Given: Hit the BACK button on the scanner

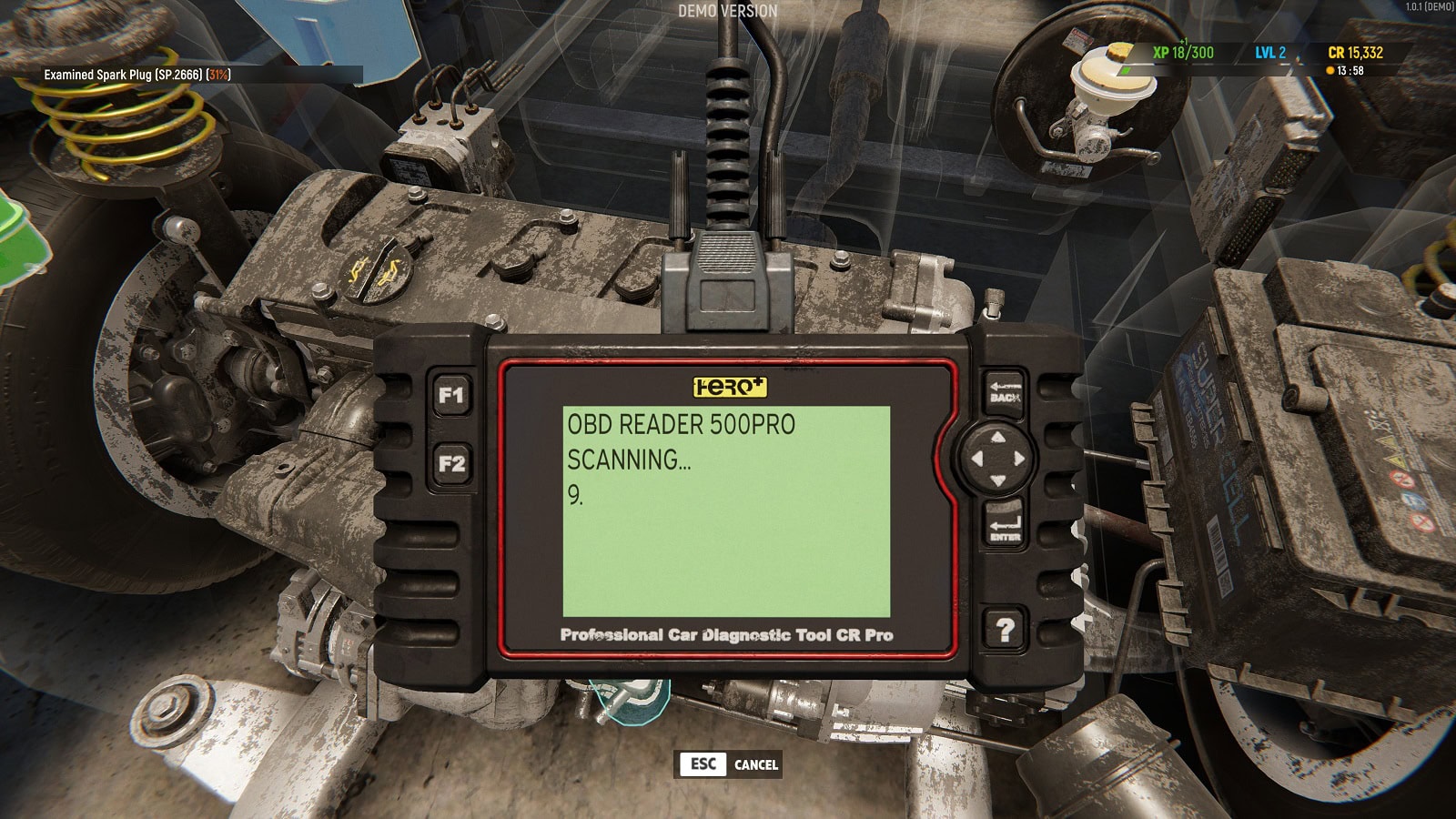Looking at the screenshot, I should [x=1004, y=393].
